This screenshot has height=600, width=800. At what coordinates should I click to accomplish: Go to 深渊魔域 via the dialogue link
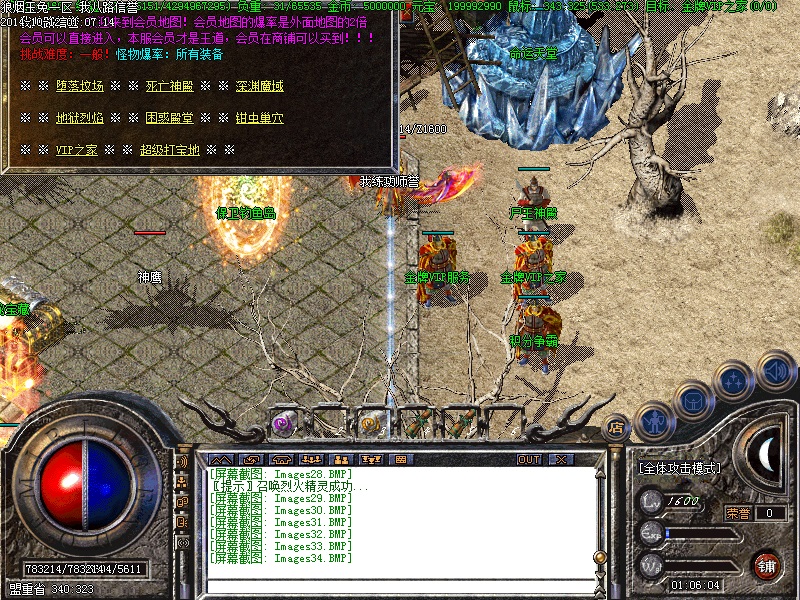pyautogui.click(x=259, y=86)
